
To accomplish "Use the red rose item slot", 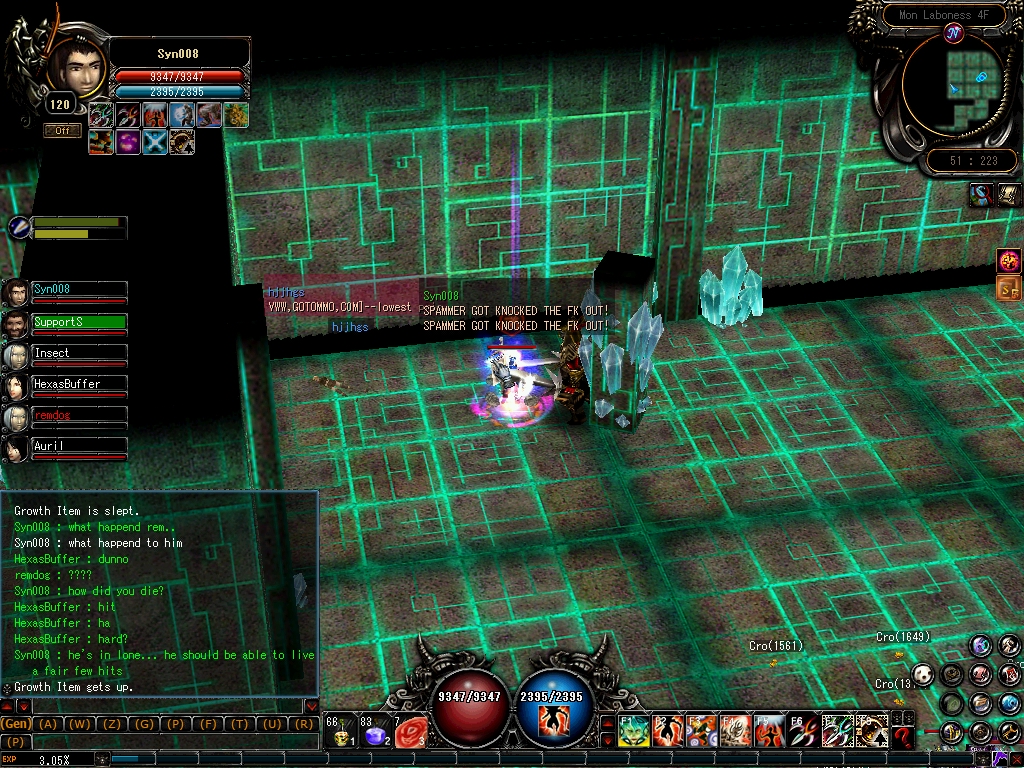I will 410,735.
